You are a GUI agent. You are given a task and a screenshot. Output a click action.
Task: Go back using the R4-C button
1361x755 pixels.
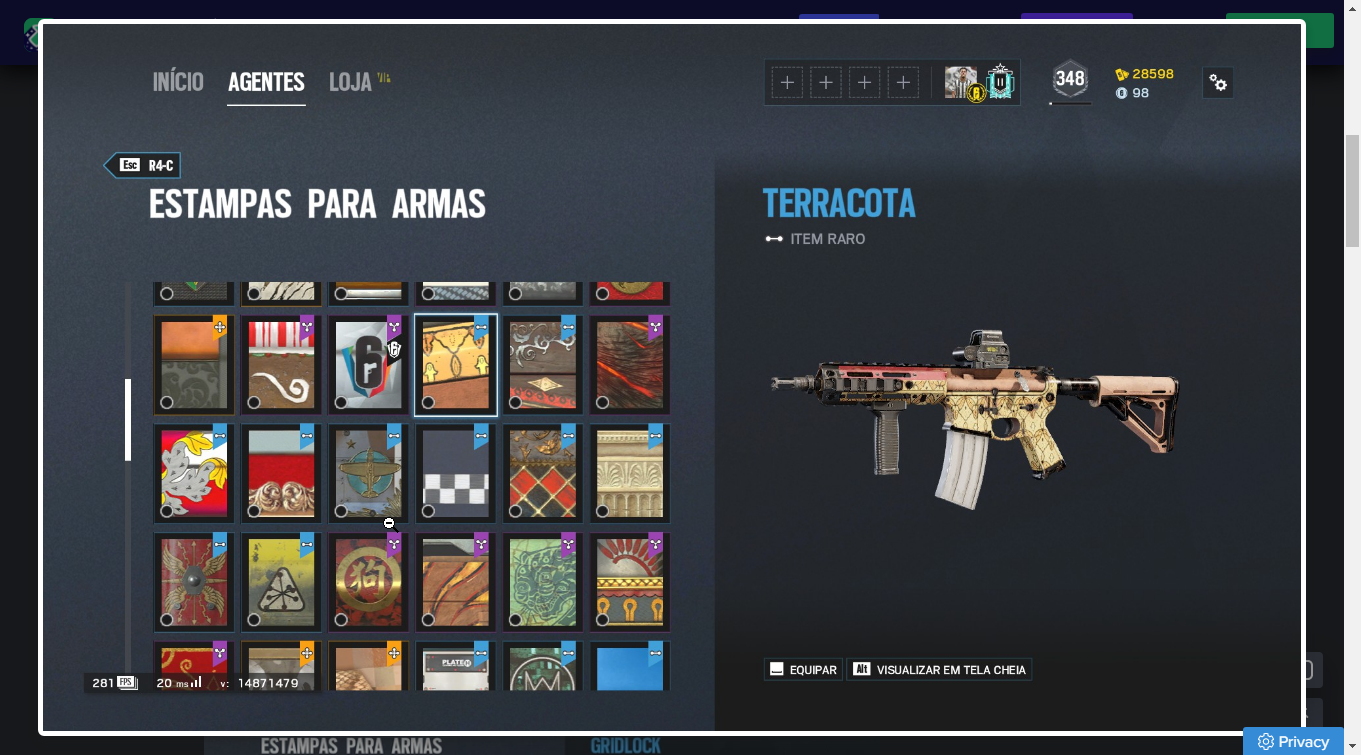143,166
